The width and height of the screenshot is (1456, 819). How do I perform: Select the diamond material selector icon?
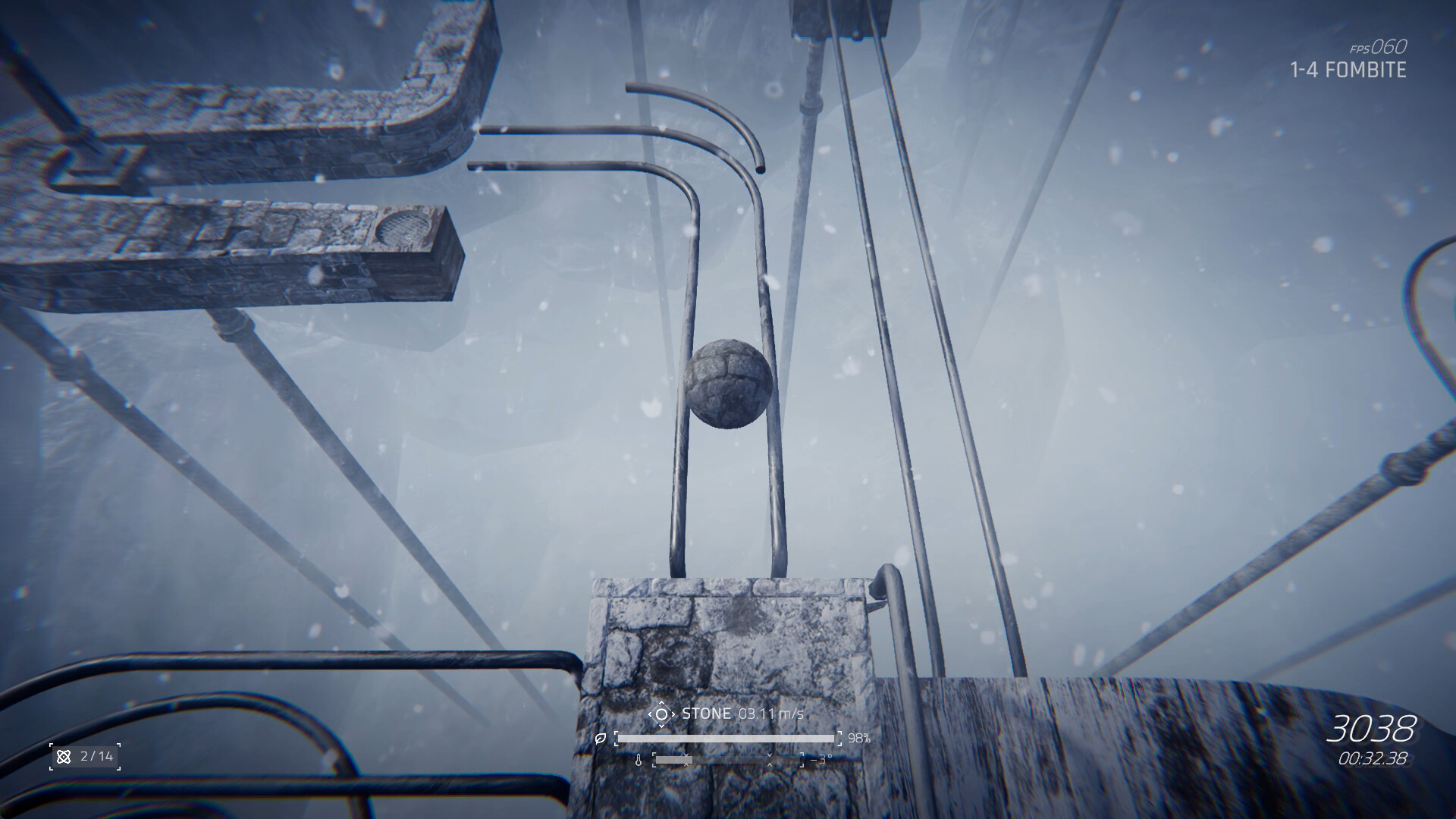(x=663, y=714)
